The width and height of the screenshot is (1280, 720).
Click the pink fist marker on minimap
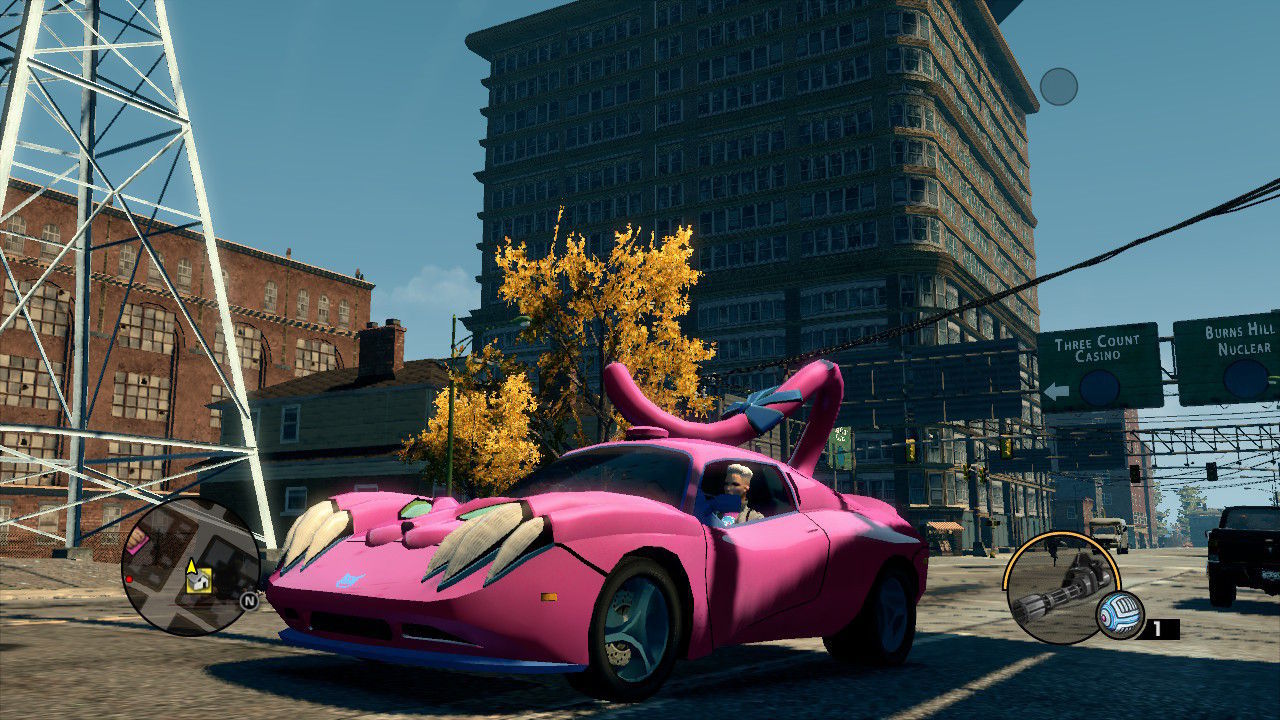(137, 541)
